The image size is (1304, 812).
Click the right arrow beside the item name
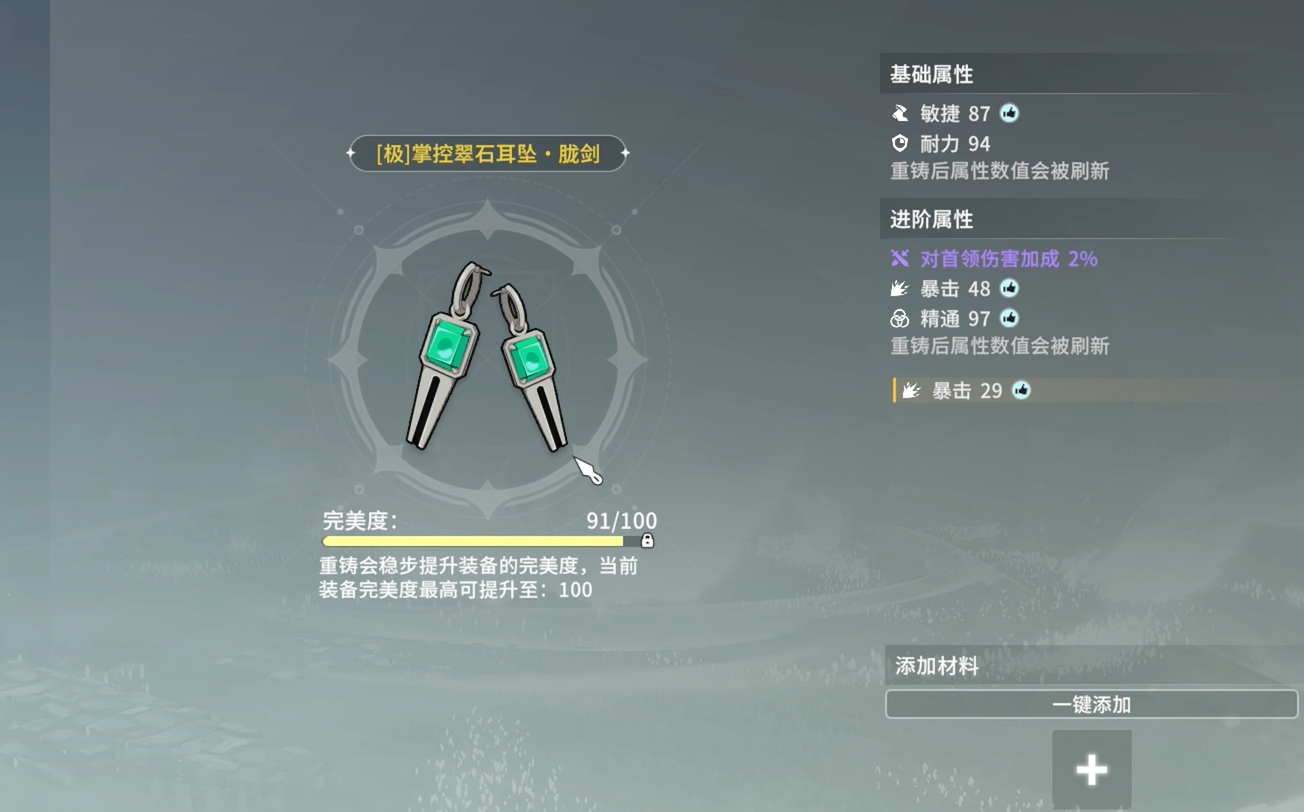[624, 155]
